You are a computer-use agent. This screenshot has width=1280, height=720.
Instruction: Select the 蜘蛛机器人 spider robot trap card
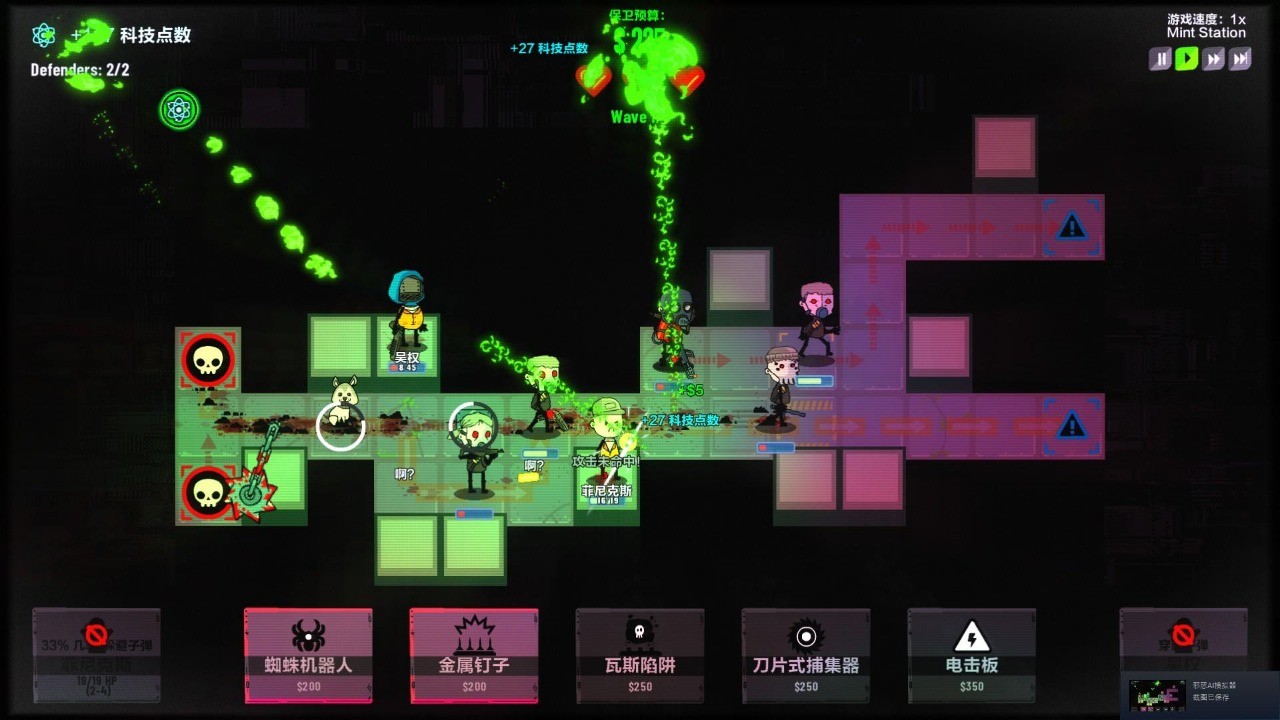click(308, 655)
